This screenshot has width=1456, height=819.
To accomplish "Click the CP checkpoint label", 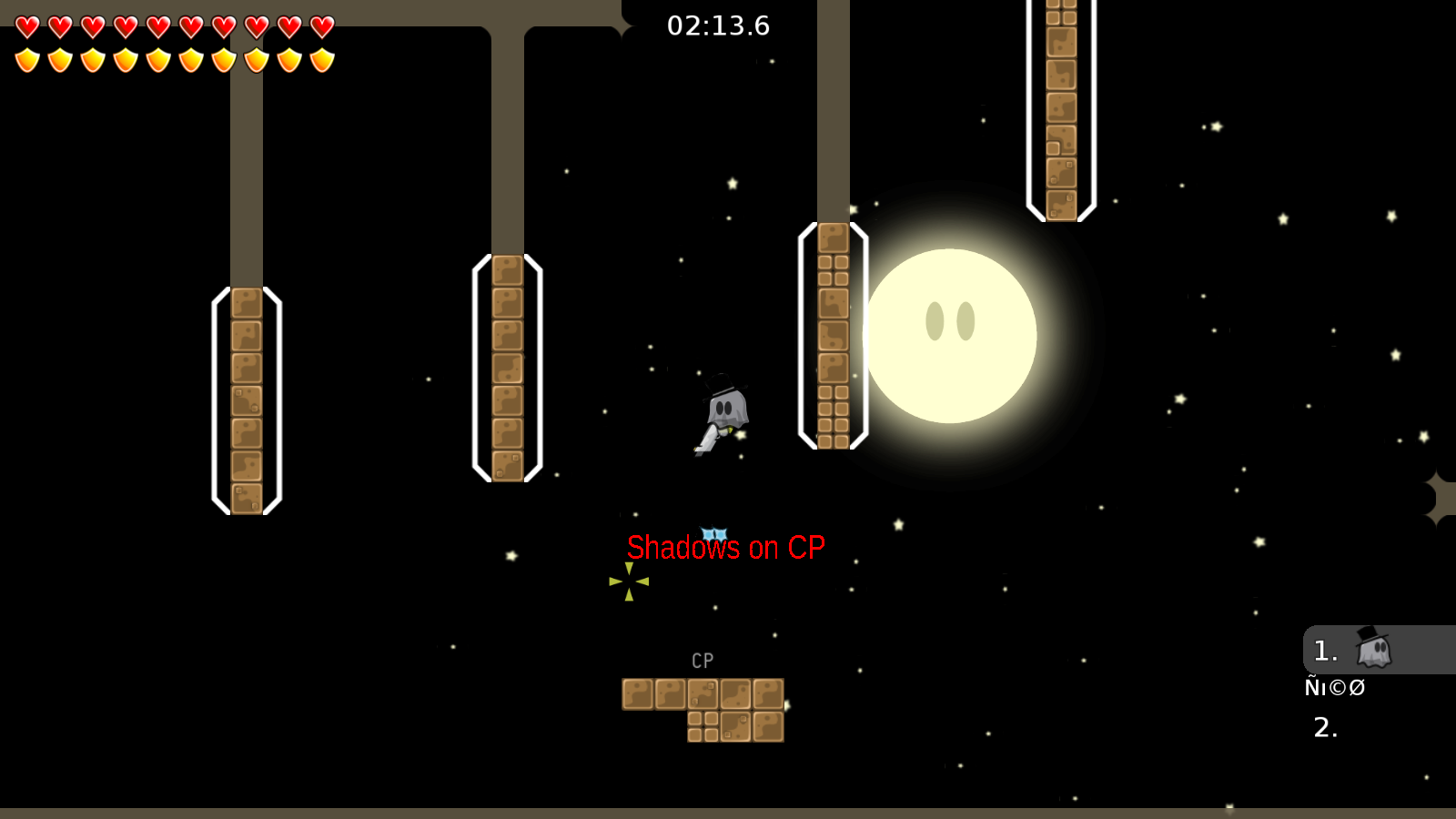I will tap(702, 660).
